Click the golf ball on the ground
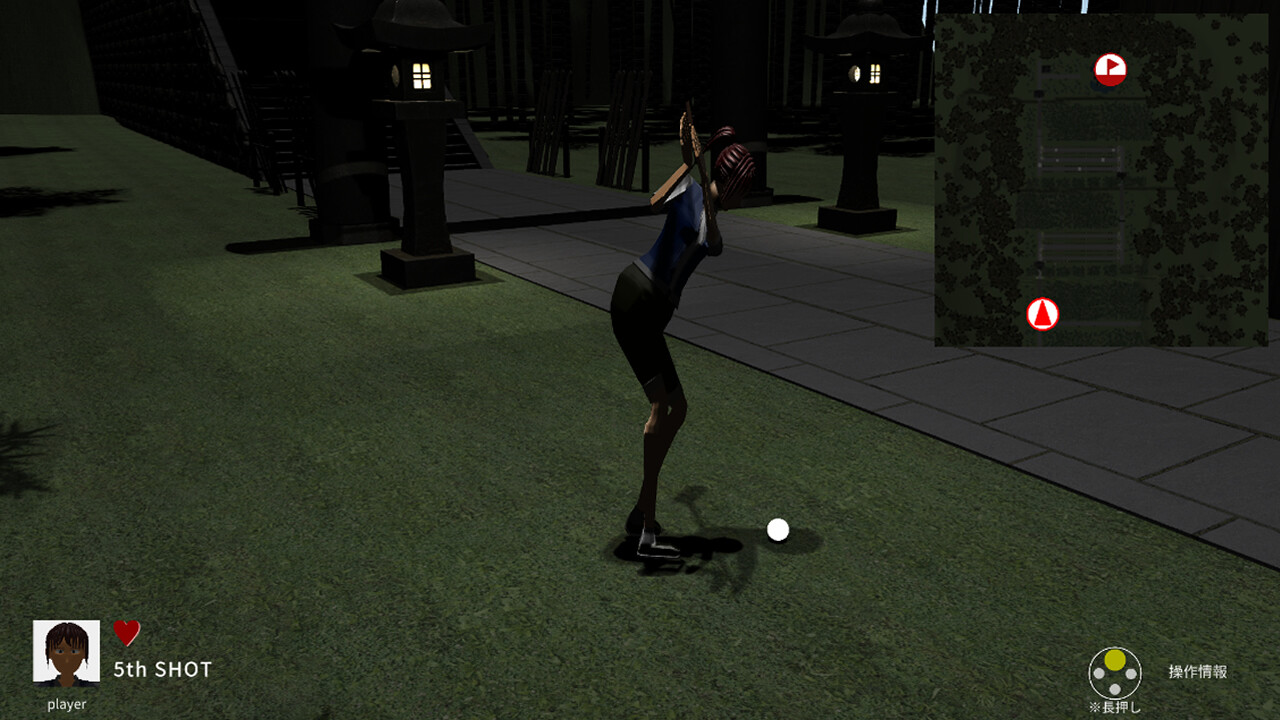 coord(776,529)
